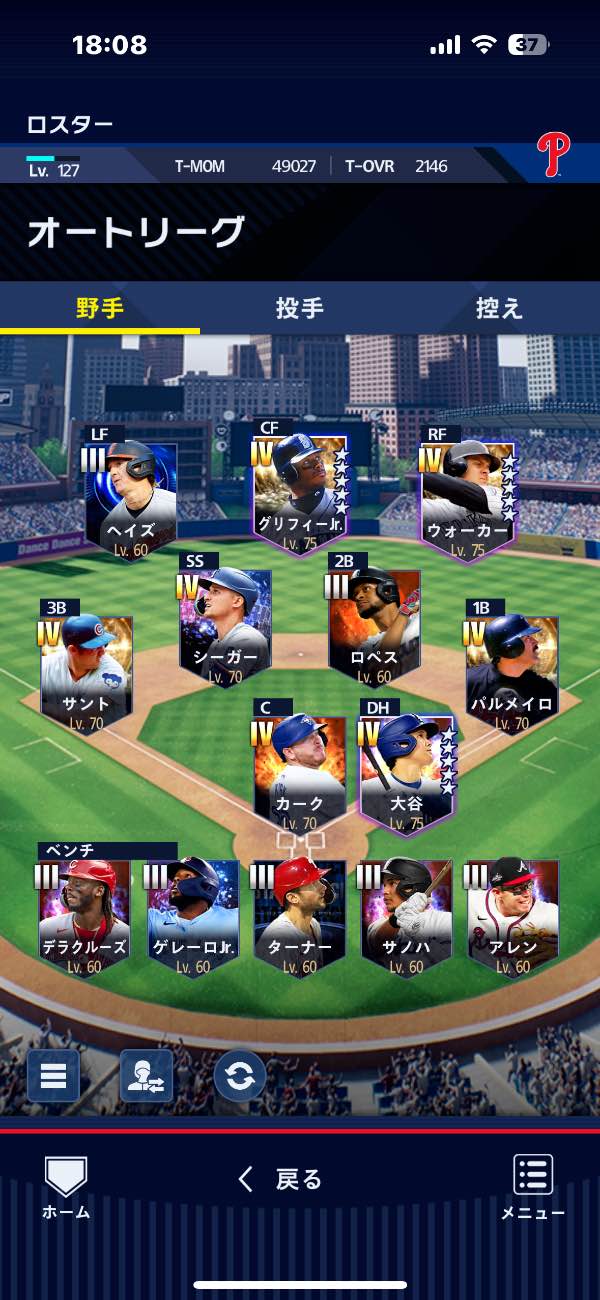Open the list view button
Screen dimensions: 600x1300
point(53,1075)
